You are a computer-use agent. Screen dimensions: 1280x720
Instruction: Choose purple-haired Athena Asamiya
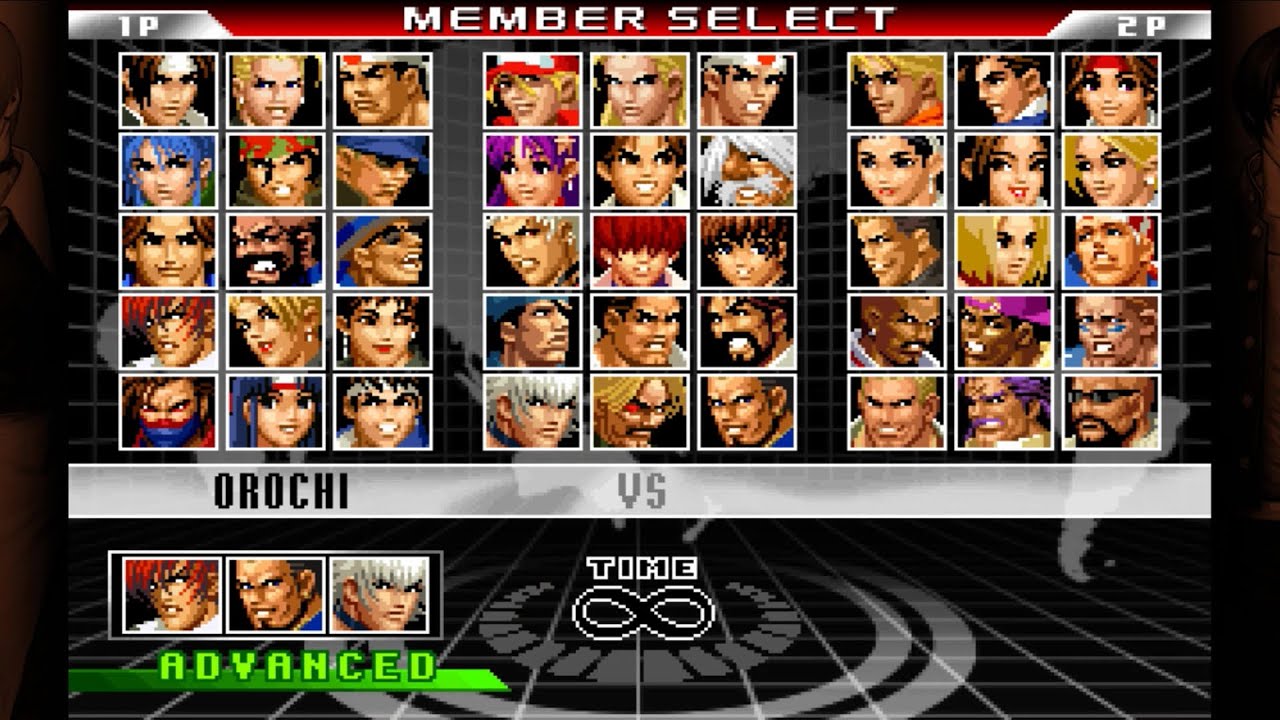pyautogui.click(x=532, y=170)
